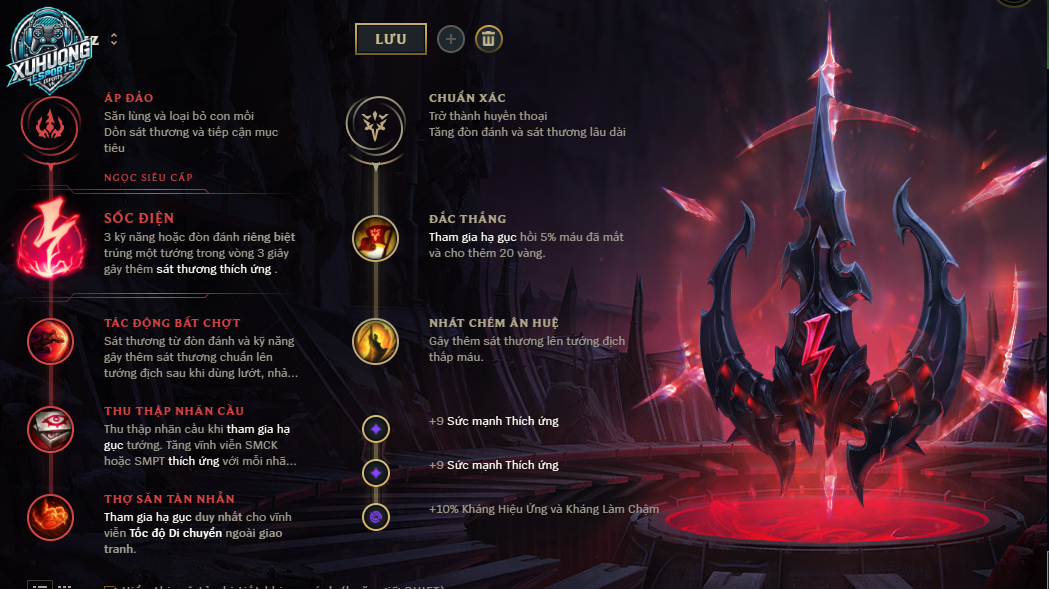Screen dimensions: 1049x589
Task: Select the Thu Thập Nhãn Cầu rune
Action: (50, 429)
